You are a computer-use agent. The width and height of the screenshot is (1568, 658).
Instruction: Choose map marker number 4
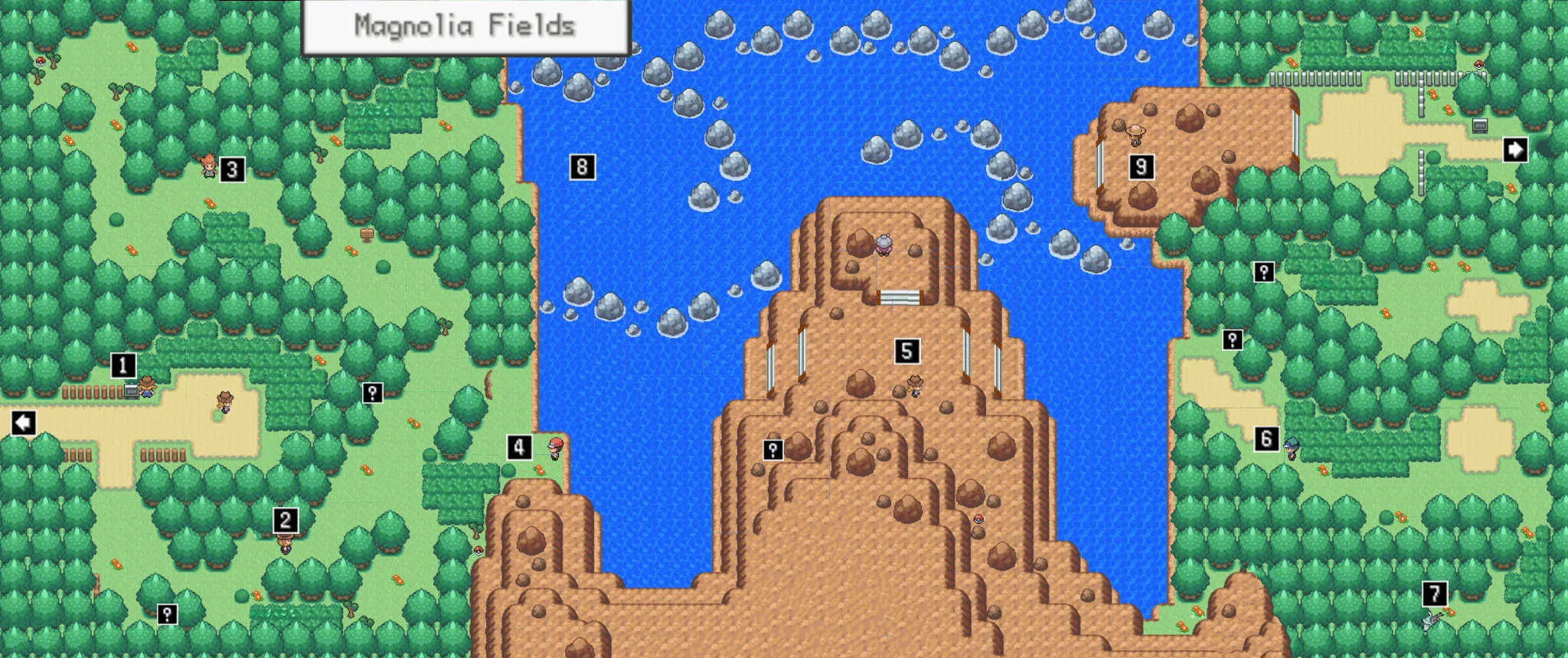519,447
